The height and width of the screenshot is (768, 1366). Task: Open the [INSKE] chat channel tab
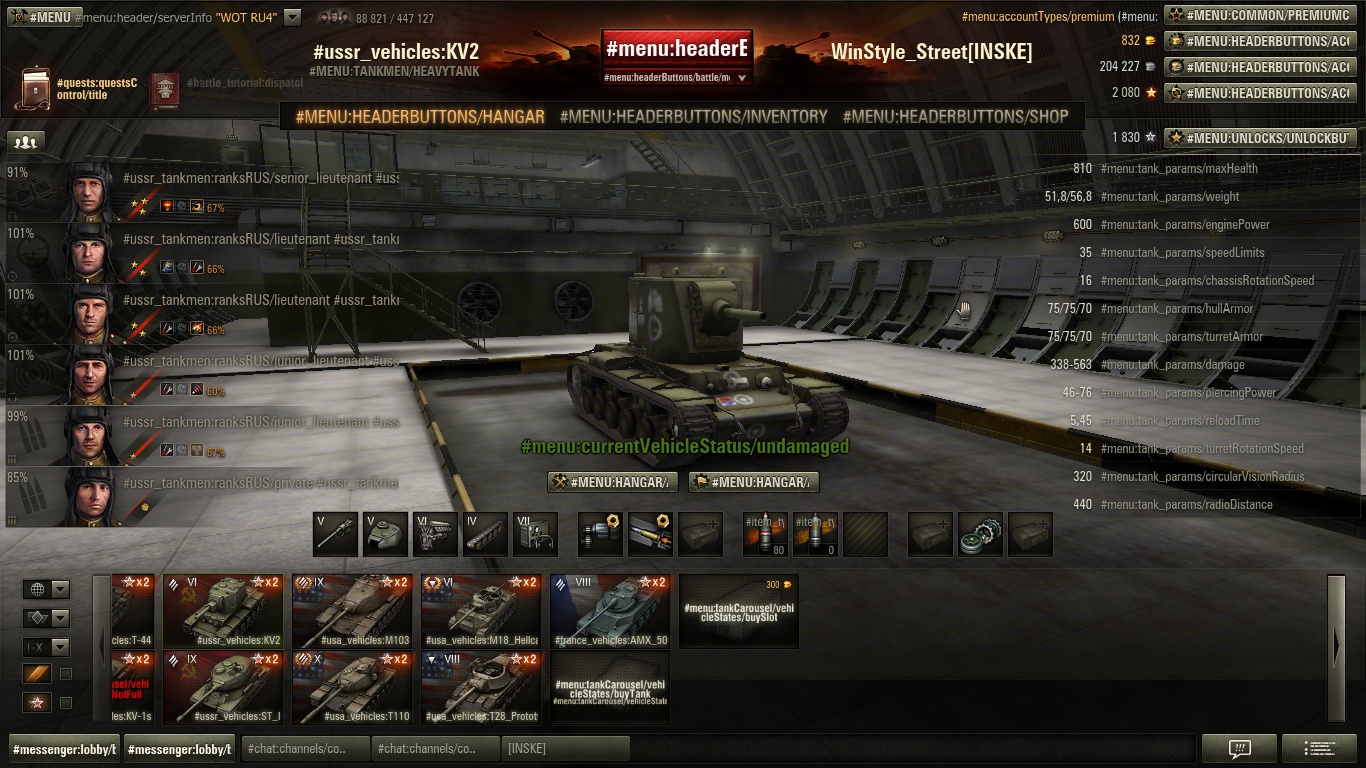coord(566,748)
